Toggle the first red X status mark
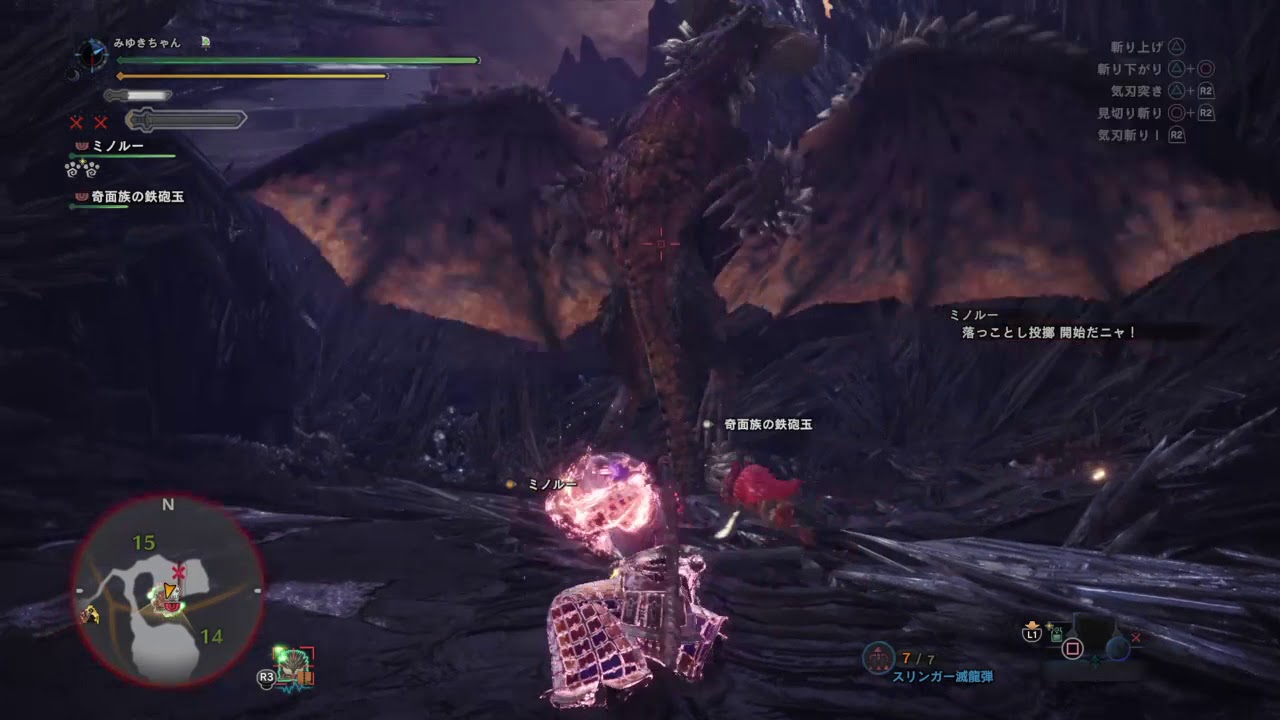Image resolution: width=1280 pixels, height=720 pixels. (x=76, y=123)
